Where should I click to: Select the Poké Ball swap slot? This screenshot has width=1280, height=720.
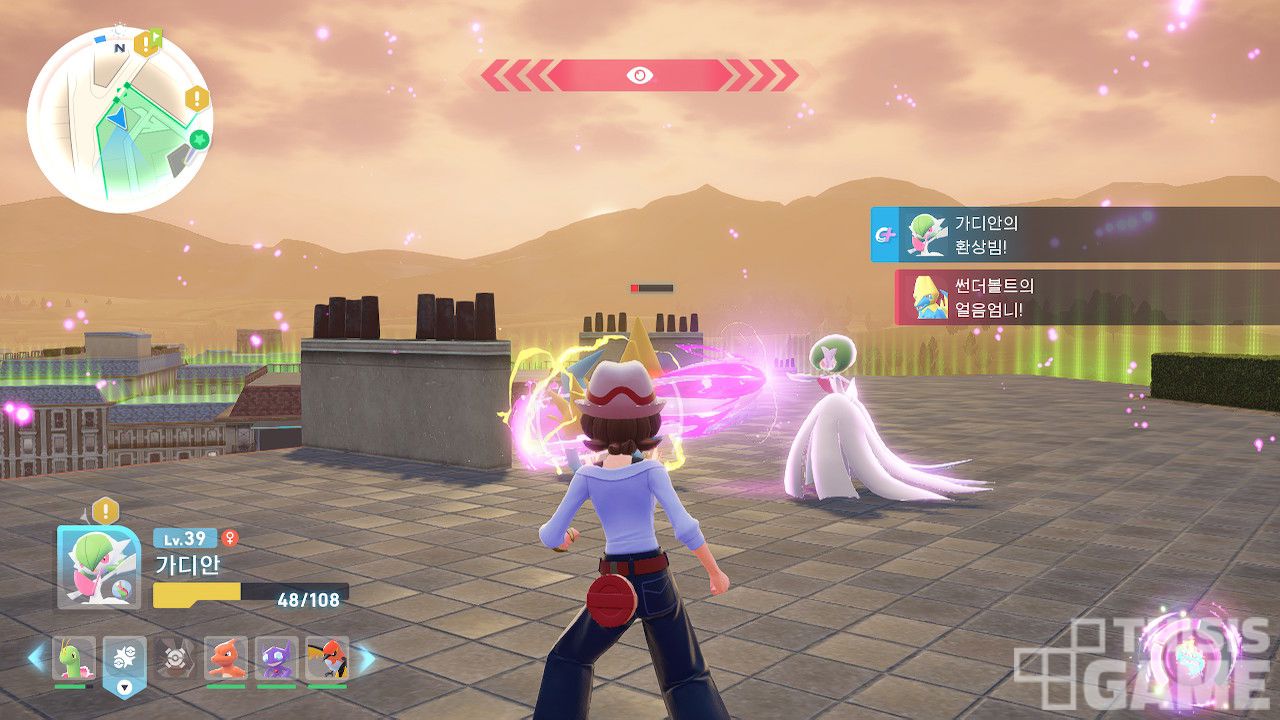point(124,660)
